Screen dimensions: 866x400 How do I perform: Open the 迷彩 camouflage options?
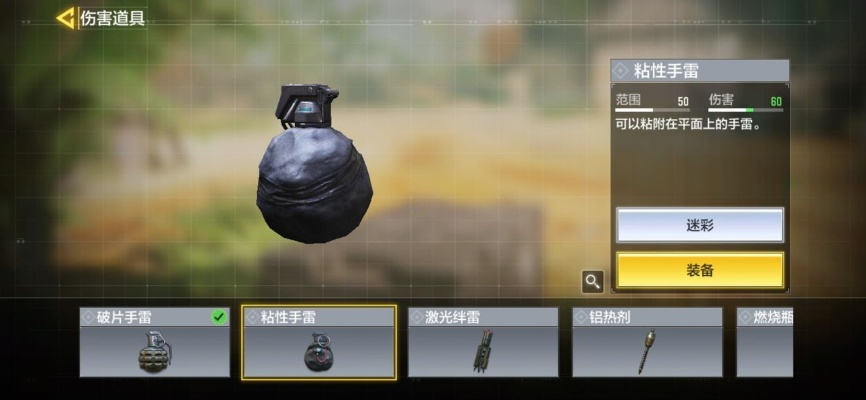point(699,225)
